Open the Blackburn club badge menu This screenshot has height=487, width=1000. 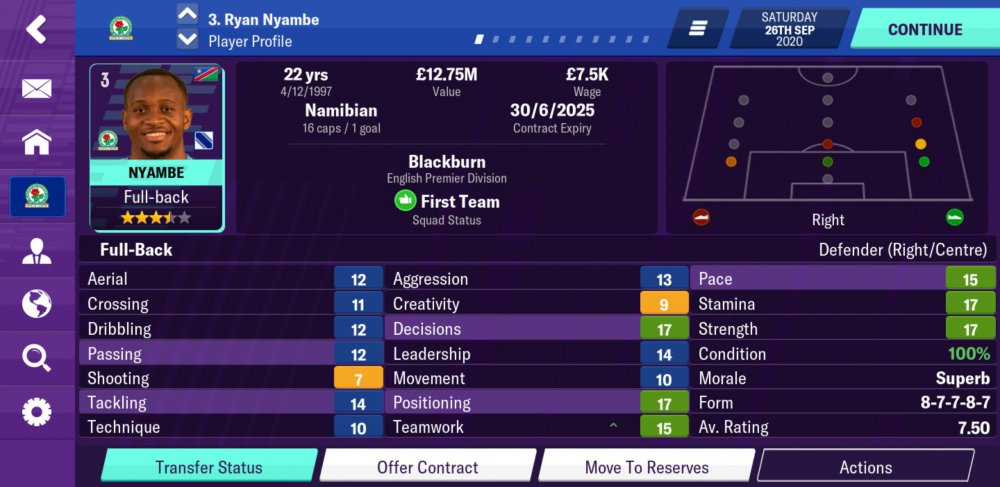36,196
